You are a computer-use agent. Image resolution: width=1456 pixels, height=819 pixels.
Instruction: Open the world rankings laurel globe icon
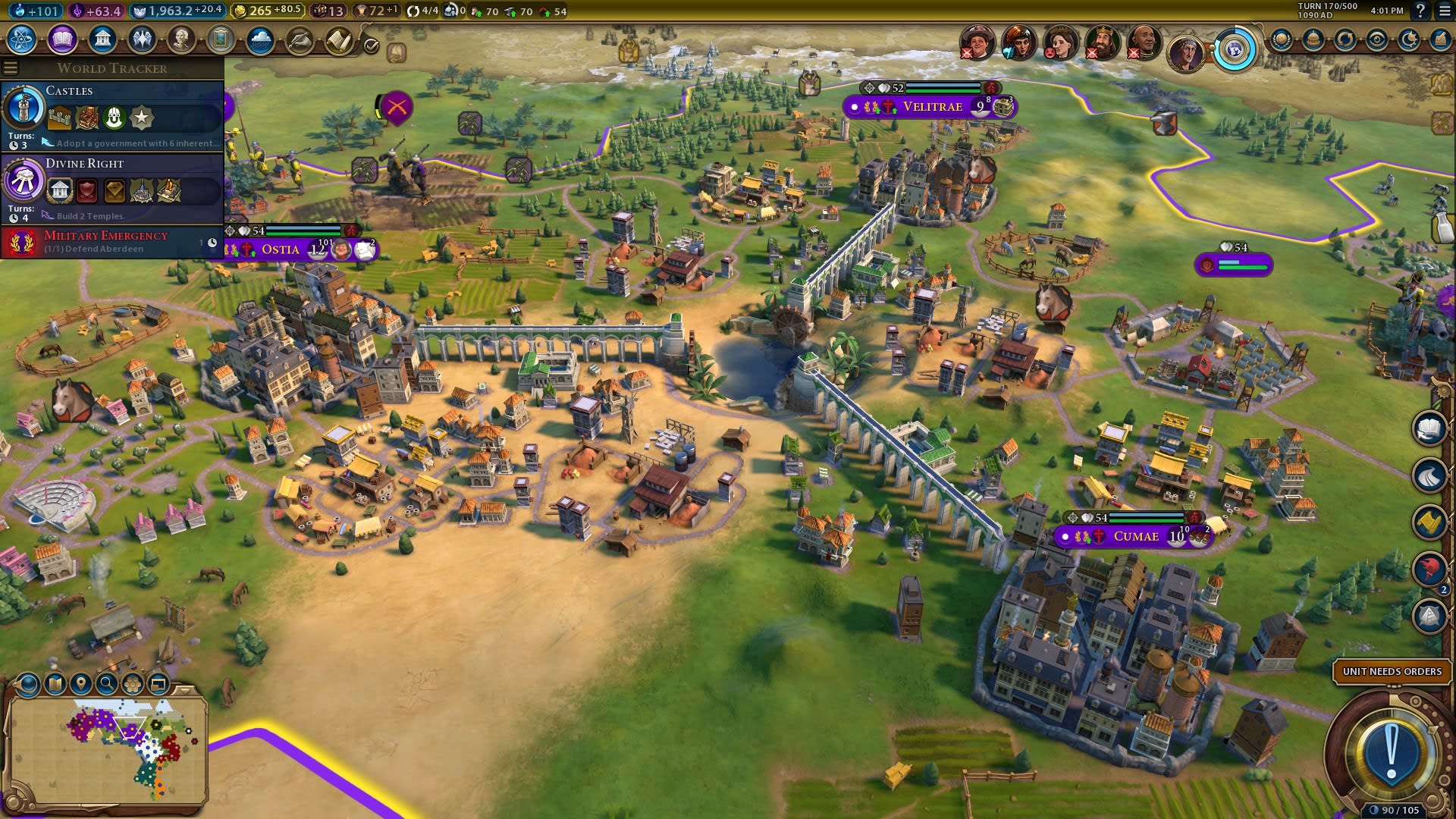(x=1281, y=39)
